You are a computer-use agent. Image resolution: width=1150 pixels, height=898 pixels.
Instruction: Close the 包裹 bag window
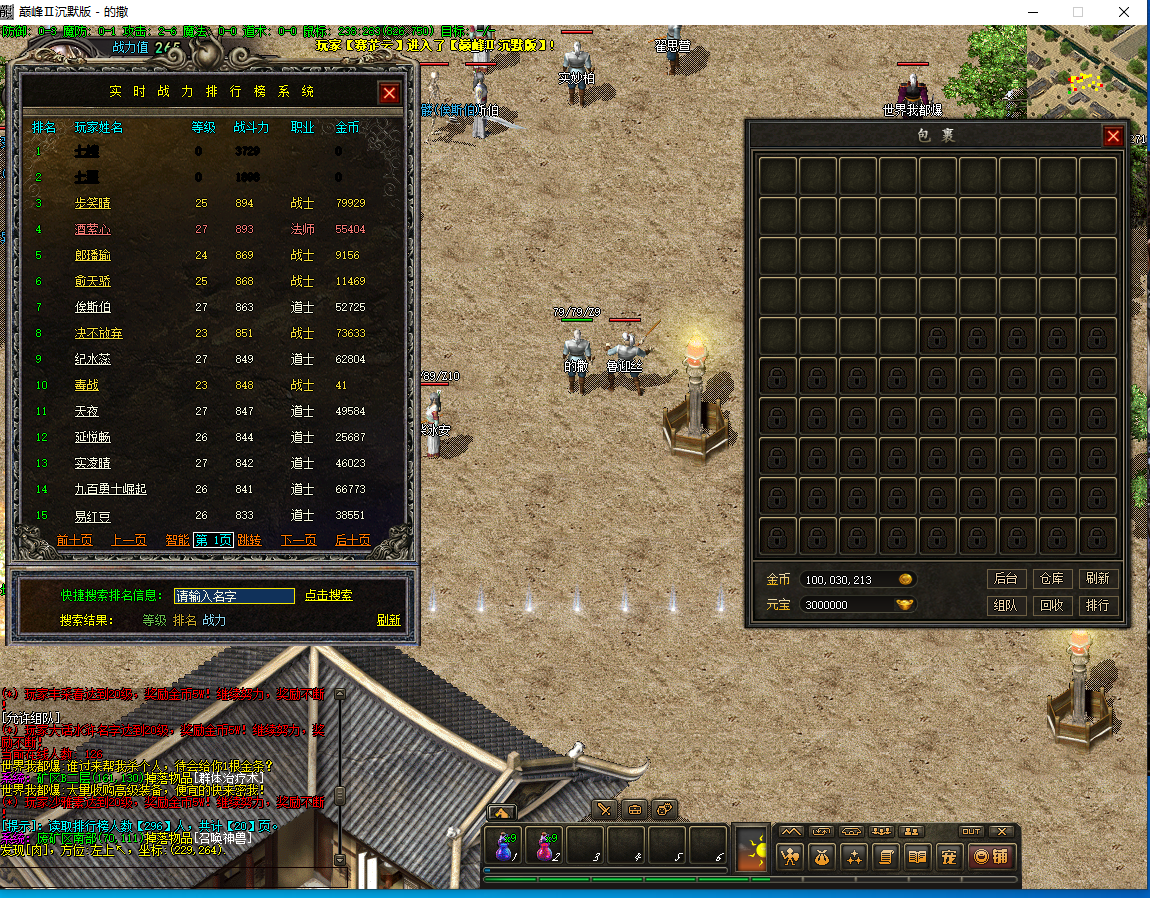coord(1112,136)
